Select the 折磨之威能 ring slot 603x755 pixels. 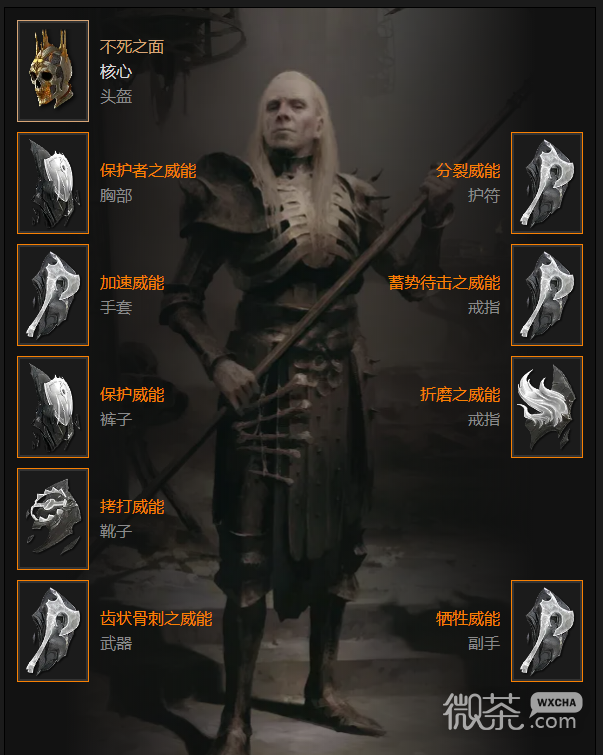pos(547,407)
